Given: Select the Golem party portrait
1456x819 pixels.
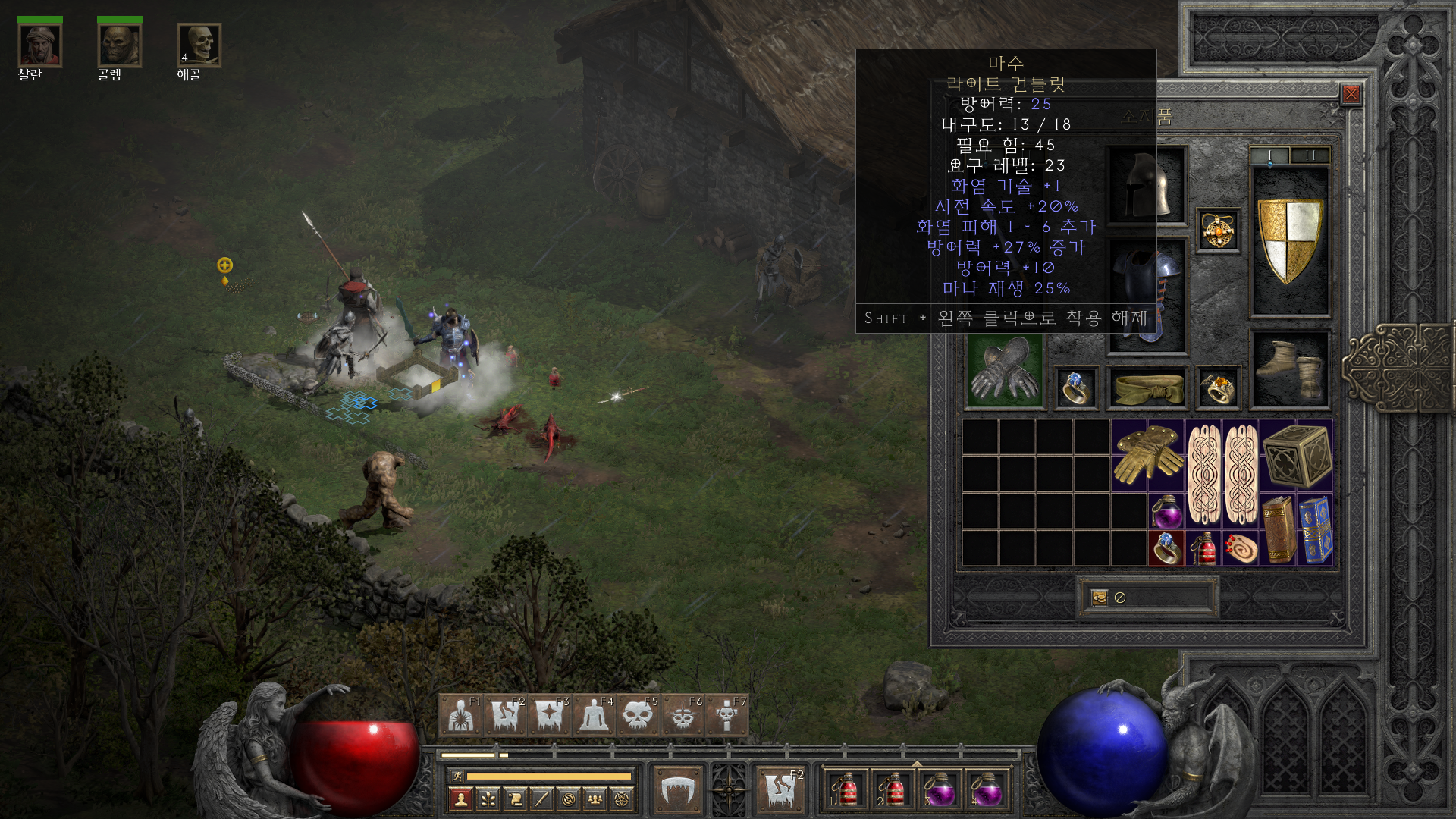Looking at the screenshot, I should pos(119,45).
